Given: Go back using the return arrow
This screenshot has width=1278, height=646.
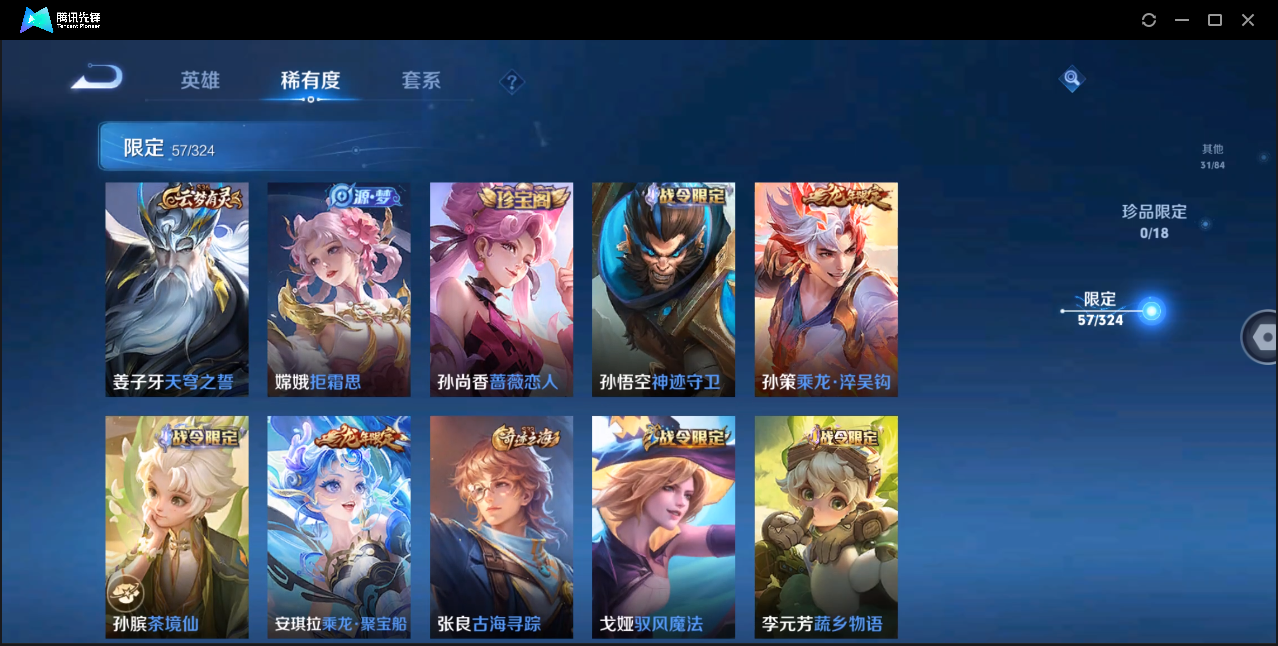Looking at the screenshot, I should pyautogui.click(x=97, y=78).
